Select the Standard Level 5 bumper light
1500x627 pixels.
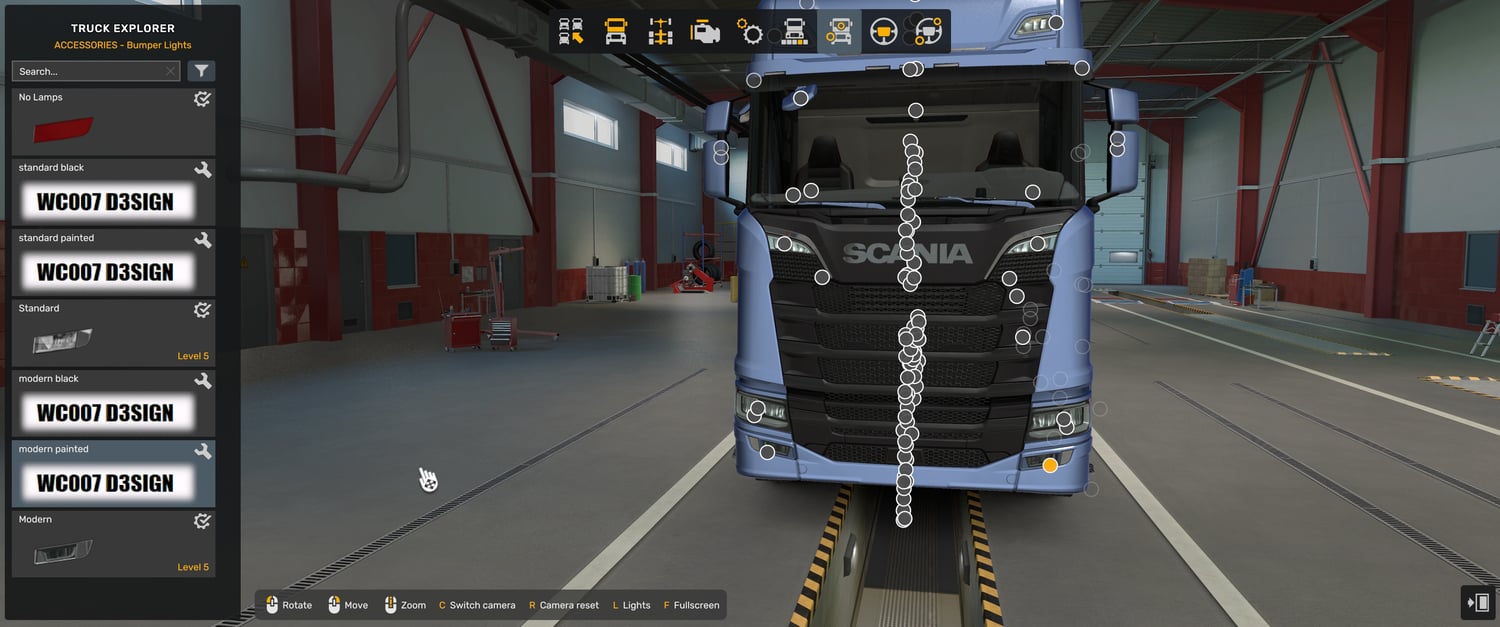tap(113, 333)
